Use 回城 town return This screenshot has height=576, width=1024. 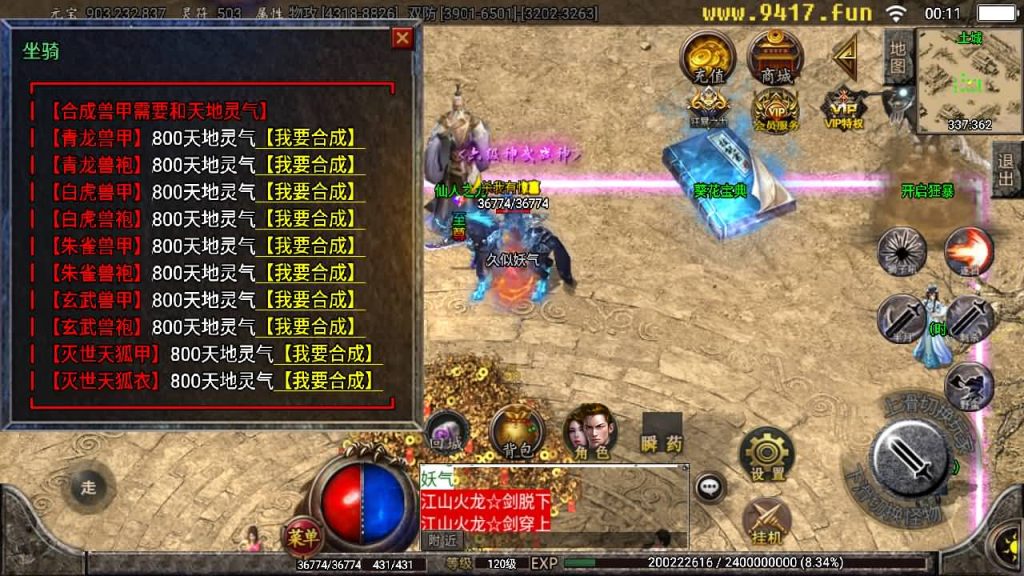pos(446,432)
